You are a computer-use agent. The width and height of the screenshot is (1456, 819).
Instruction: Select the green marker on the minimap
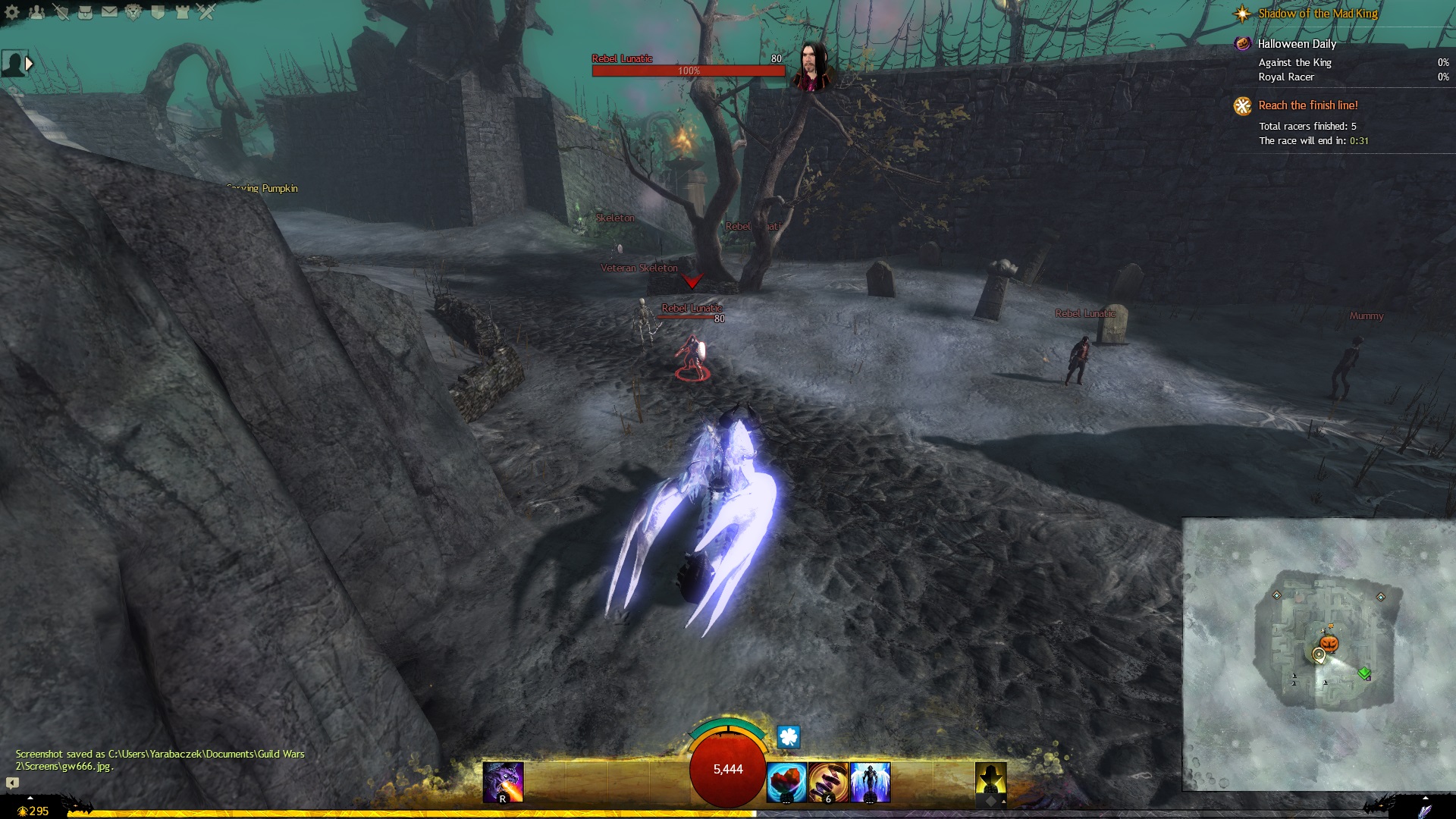click(x=1364, y=673)
